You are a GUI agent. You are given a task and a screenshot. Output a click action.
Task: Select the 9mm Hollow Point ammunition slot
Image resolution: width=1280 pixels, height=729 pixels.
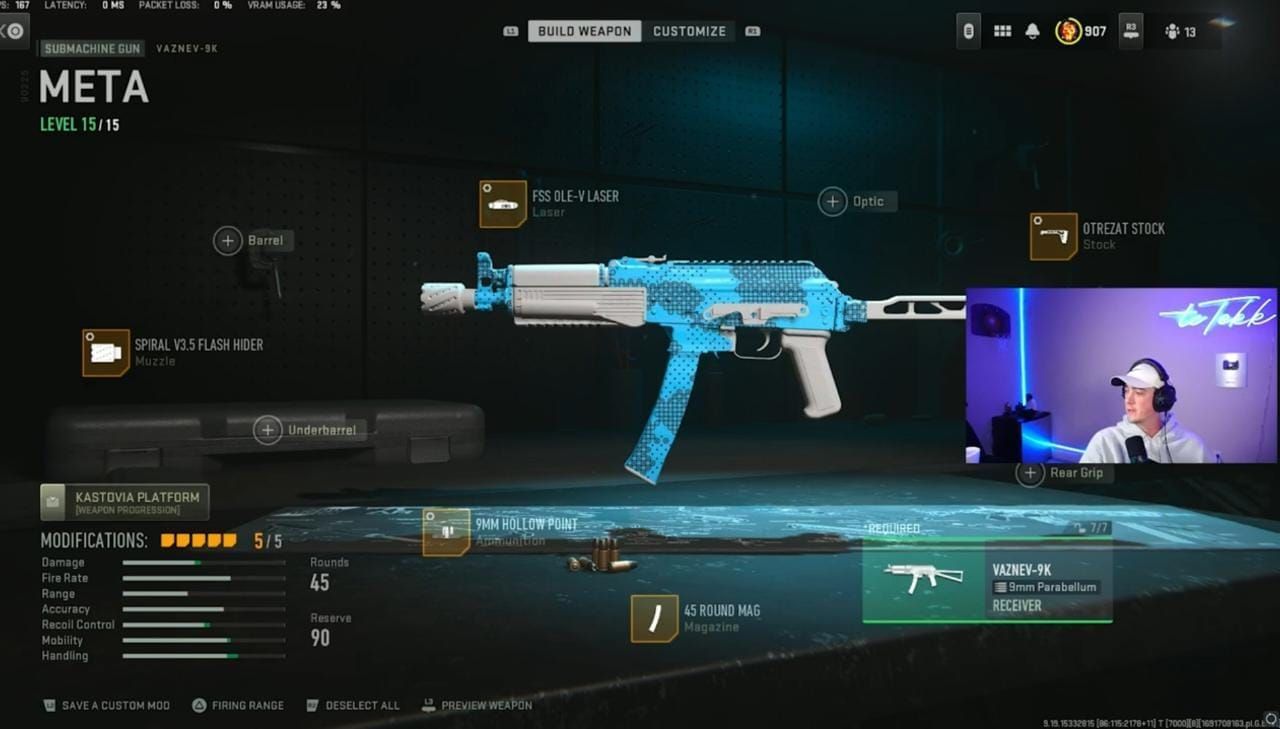coord(446,532)
